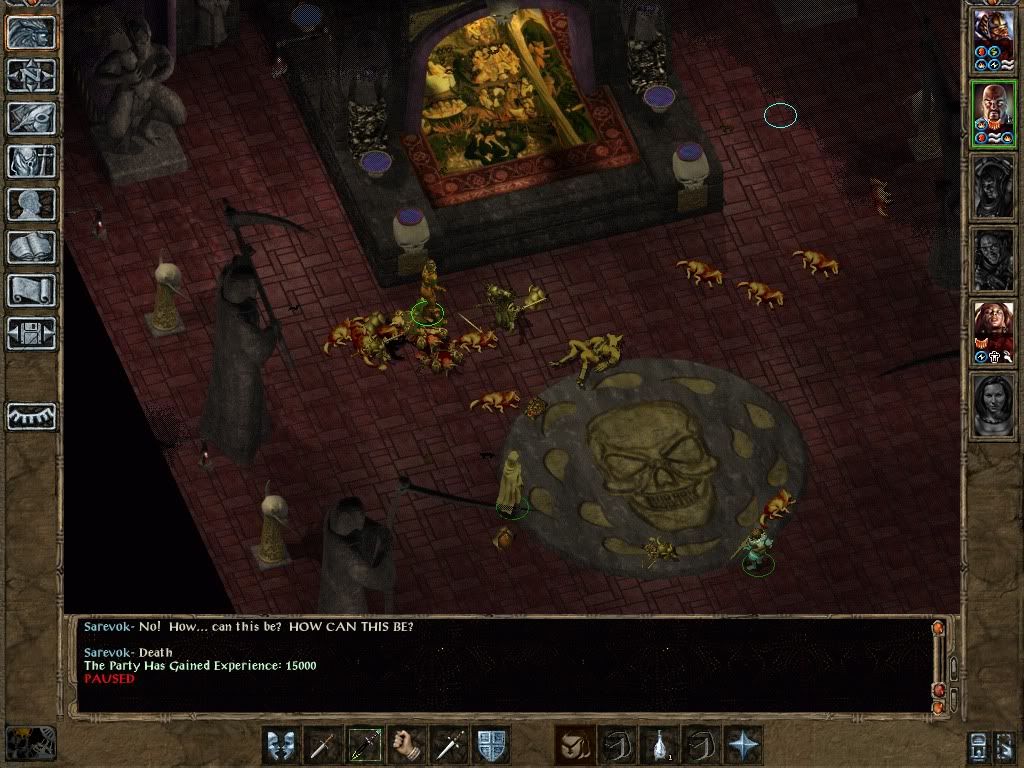
Task: Activate the talk action mask icon
Action: 280,745
